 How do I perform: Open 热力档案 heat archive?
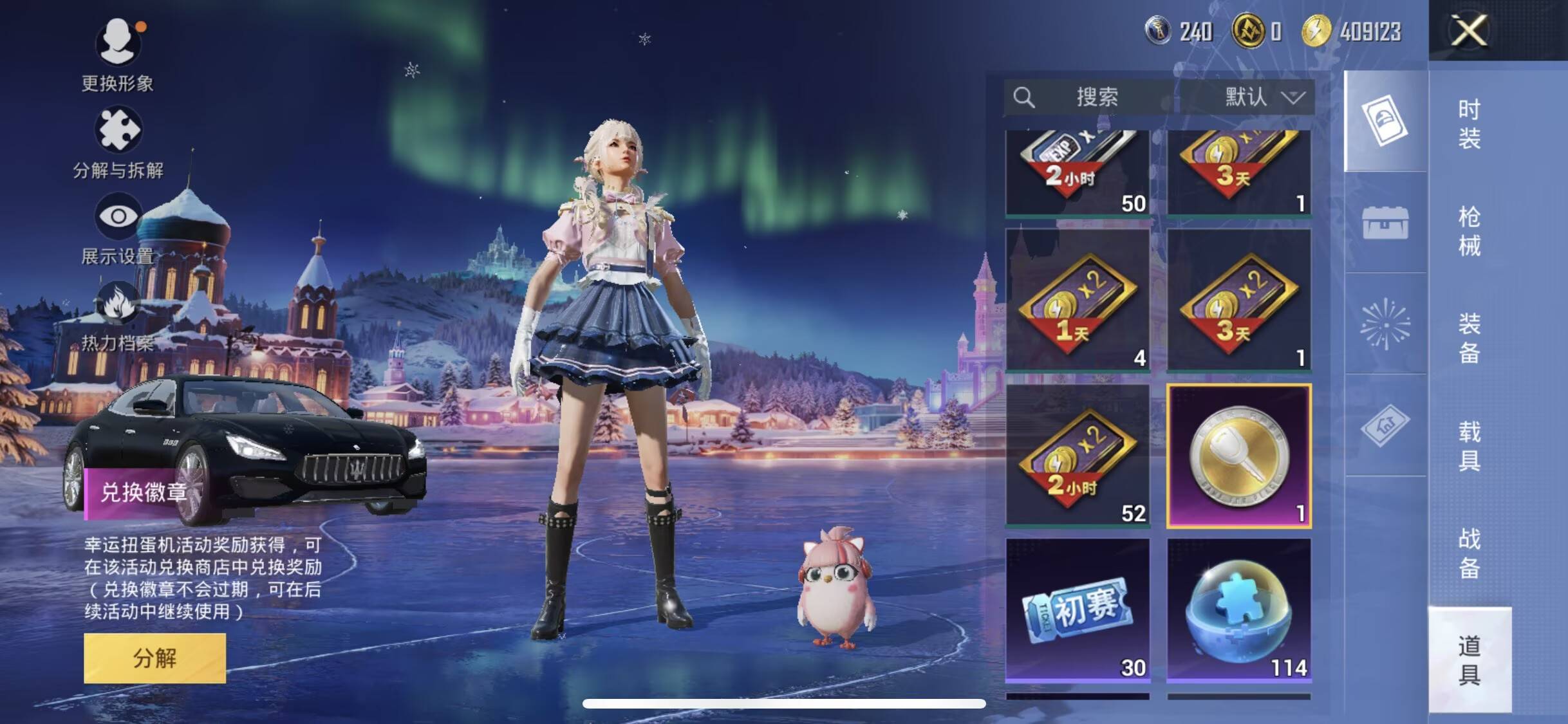click(x=118, y=317)
